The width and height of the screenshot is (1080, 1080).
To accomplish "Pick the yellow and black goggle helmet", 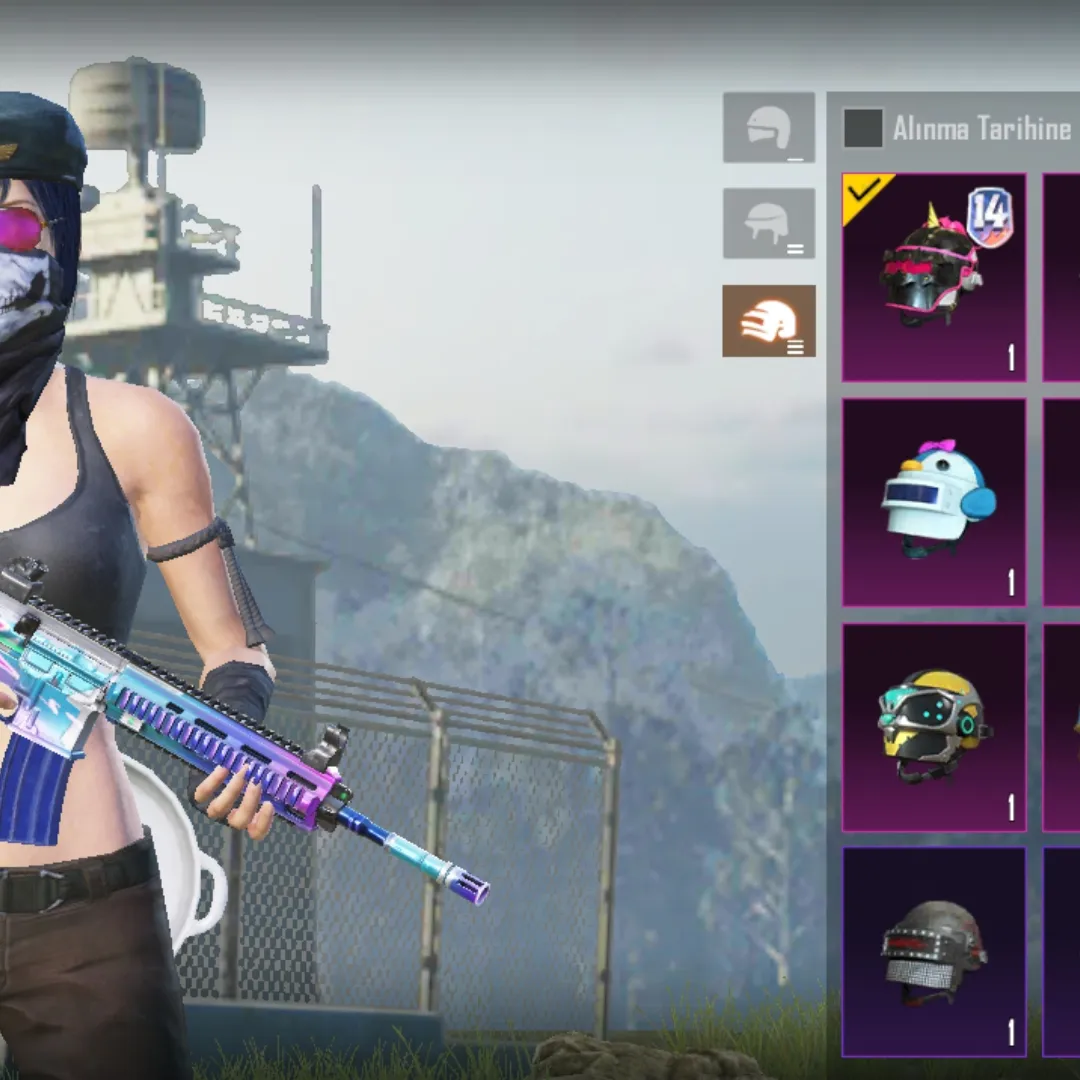I will click(x=934, y=727).
